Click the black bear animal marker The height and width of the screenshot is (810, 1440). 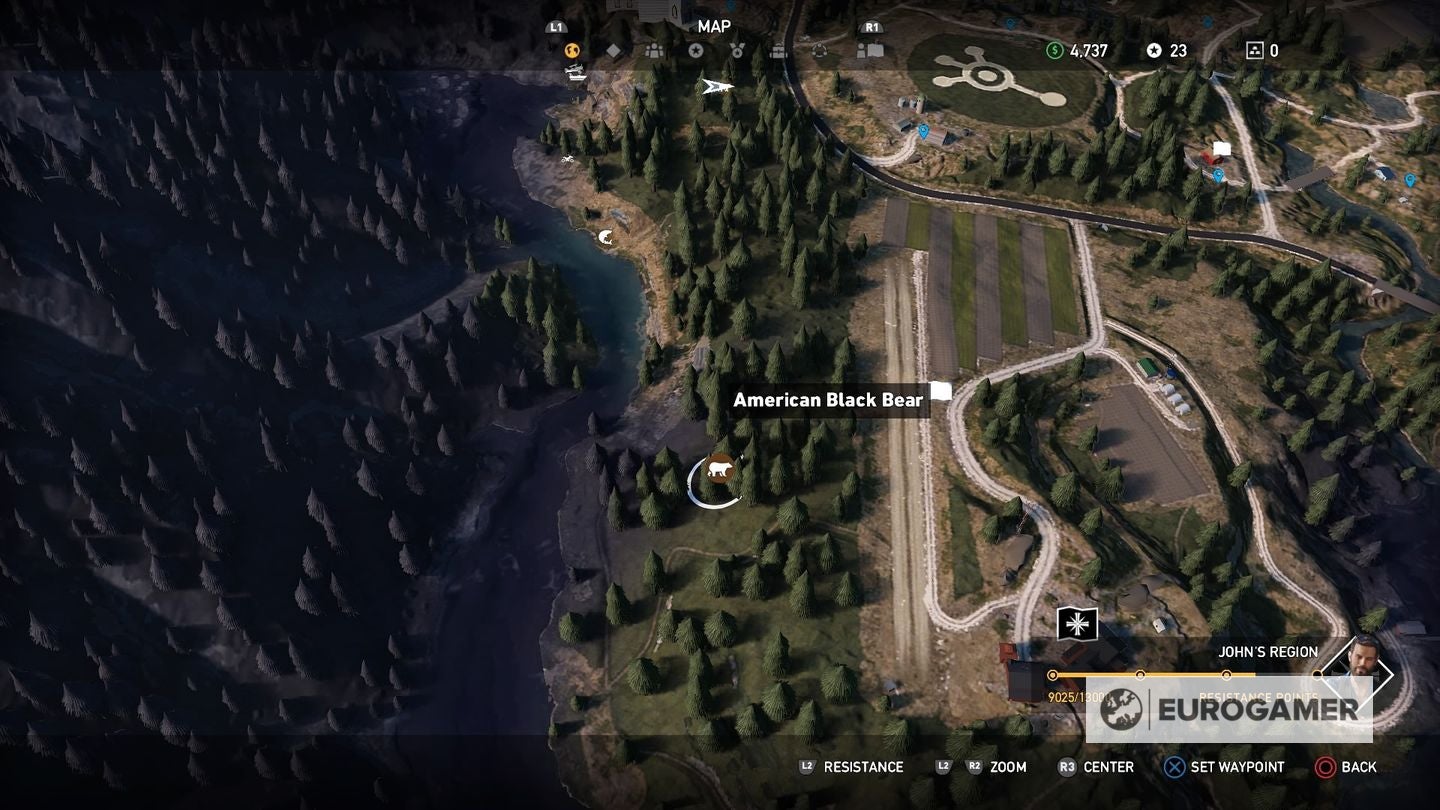tap(723, 468)
